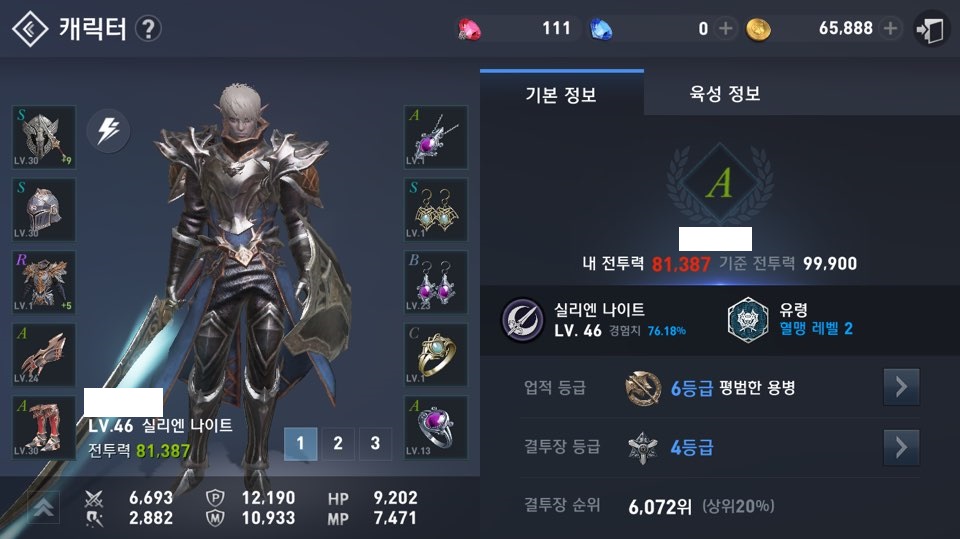The height and width of the screenshot is (539, 960).
Task: Select the A-grade gauntlets slot
Action: pos(44,355)
